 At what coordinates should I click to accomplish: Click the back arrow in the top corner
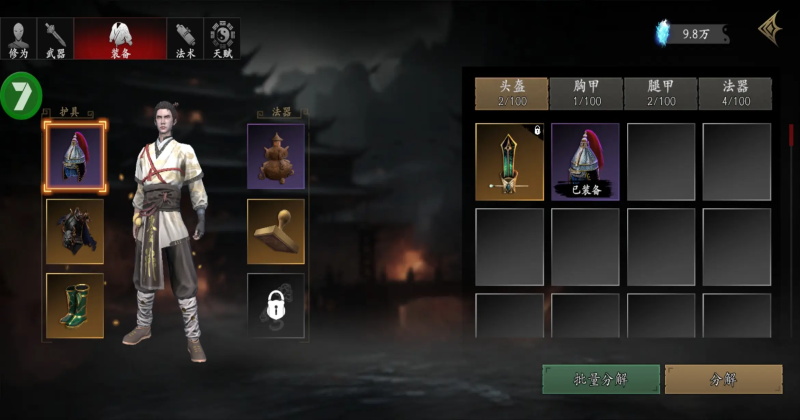pos(770,30)
